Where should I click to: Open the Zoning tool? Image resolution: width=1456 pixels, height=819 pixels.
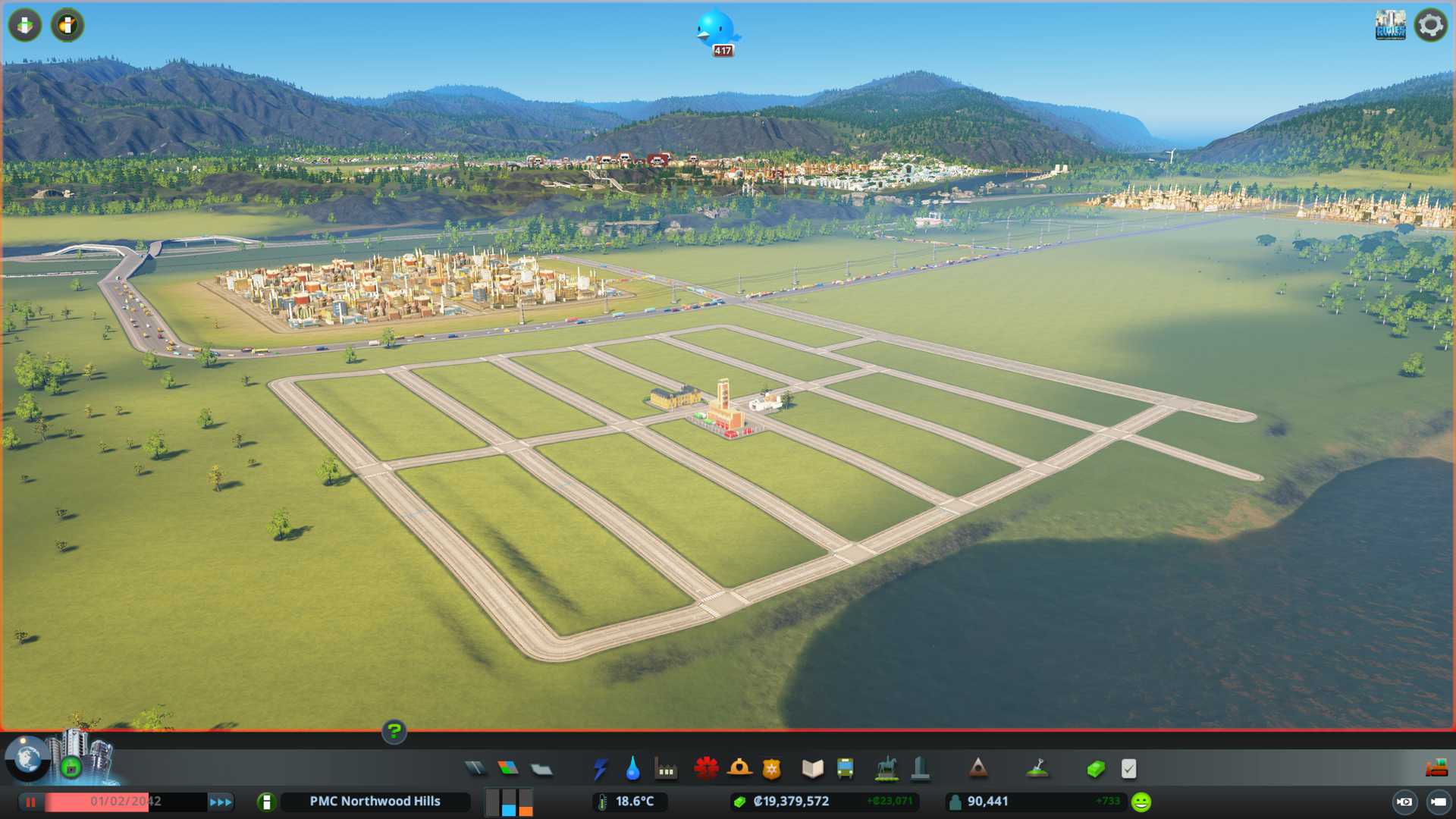coord(508,769)
